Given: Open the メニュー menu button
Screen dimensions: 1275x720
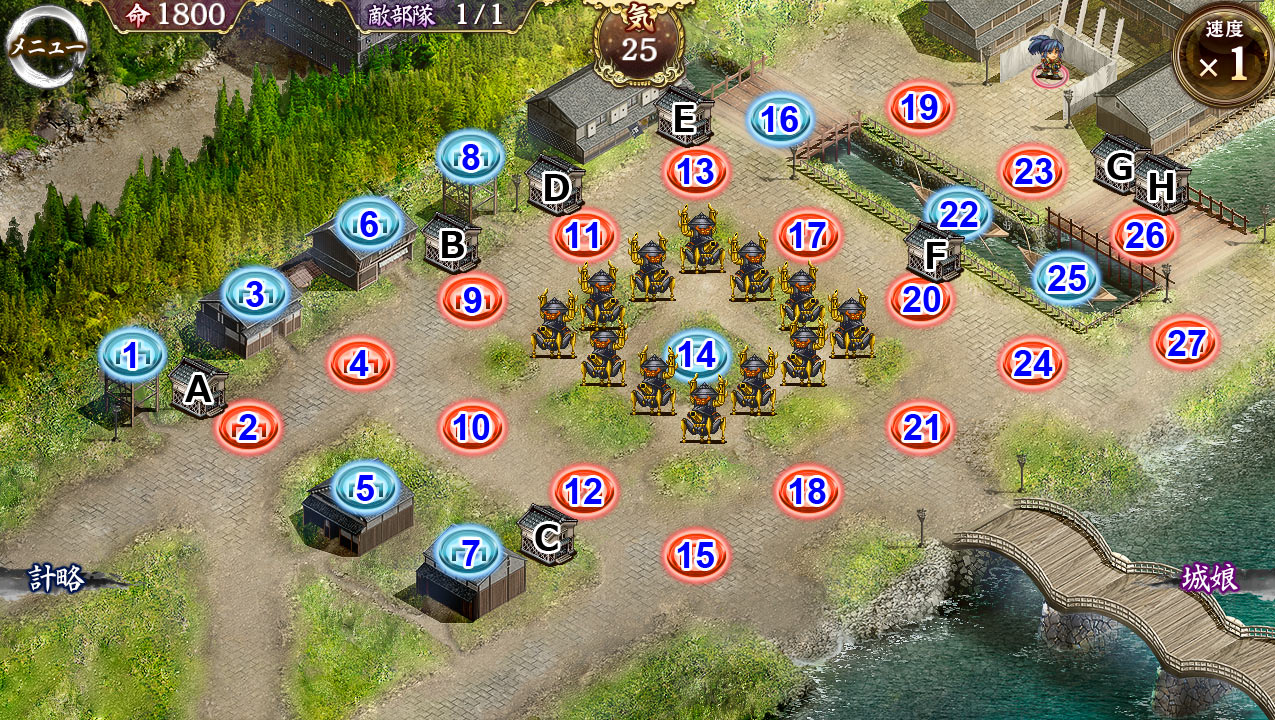Looking at the screenshot, I should tap(47, 46).
